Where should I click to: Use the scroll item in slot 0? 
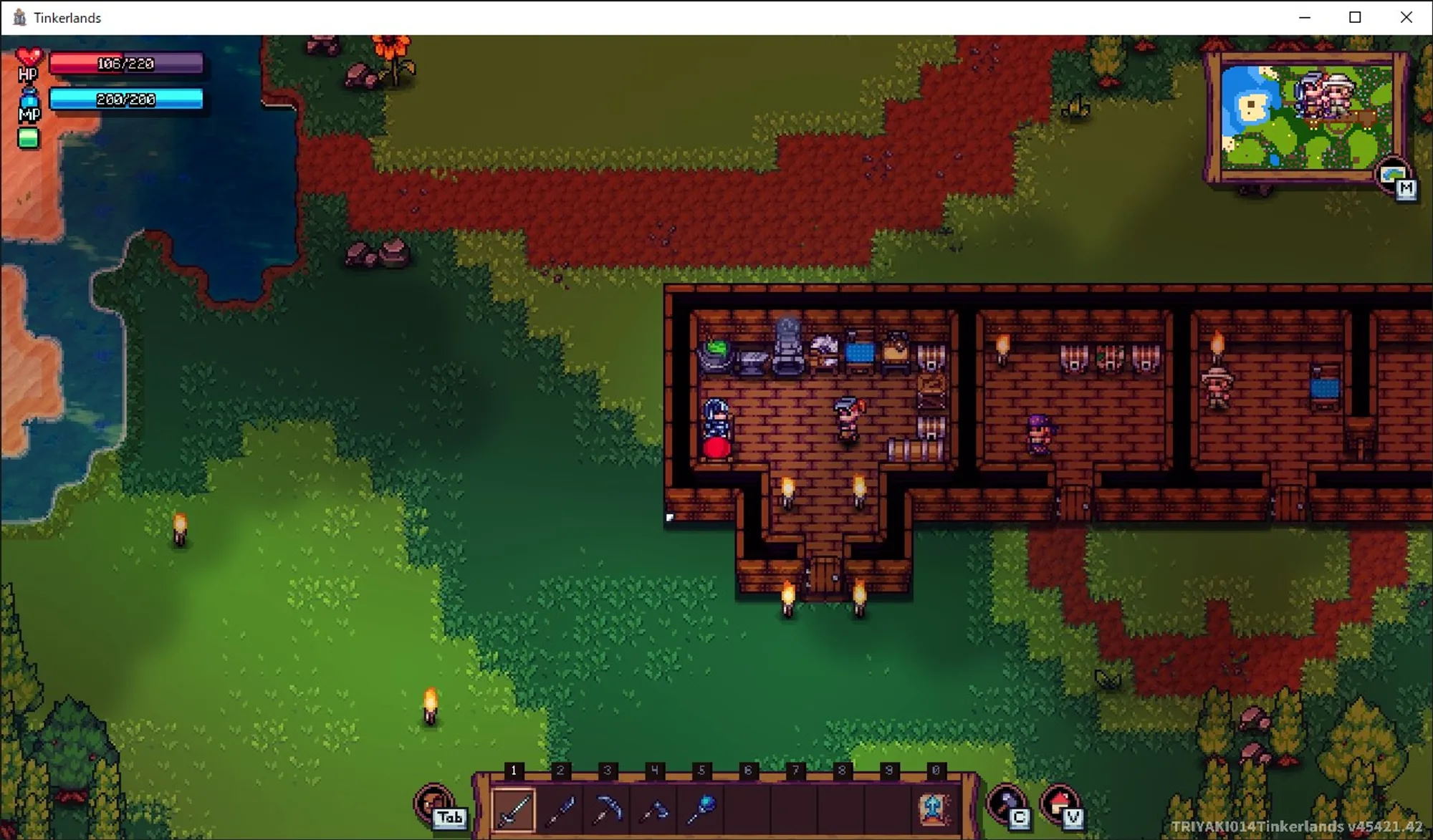click(935, 810)
